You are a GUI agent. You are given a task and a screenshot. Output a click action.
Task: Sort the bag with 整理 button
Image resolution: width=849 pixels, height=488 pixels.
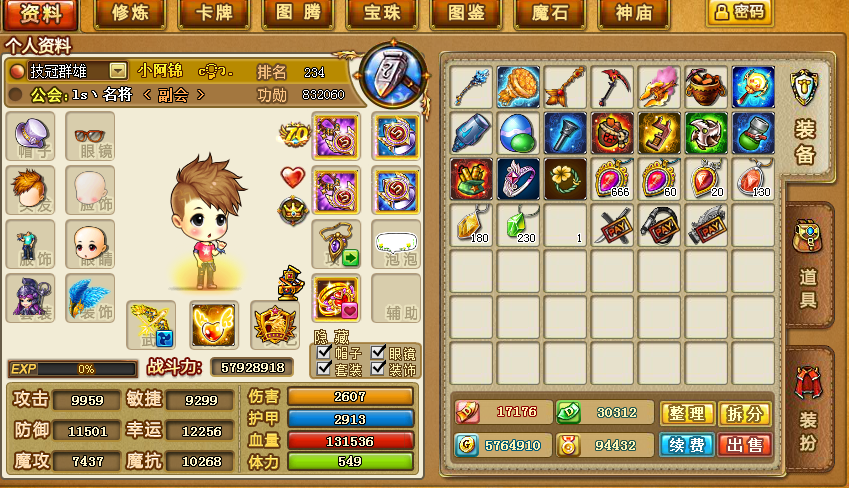tap(686, 413)
